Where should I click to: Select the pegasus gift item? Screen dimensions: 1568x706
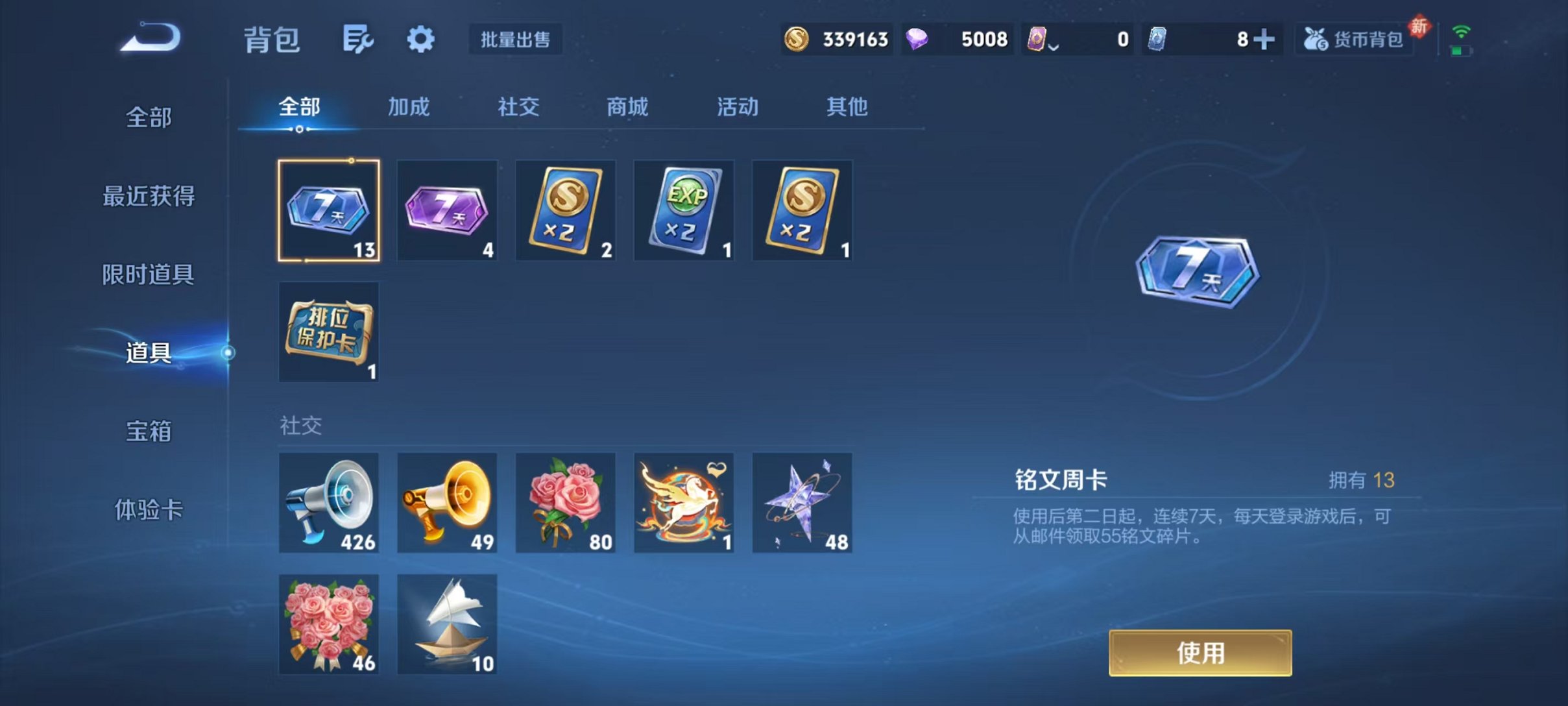click(x=684, y=502)
